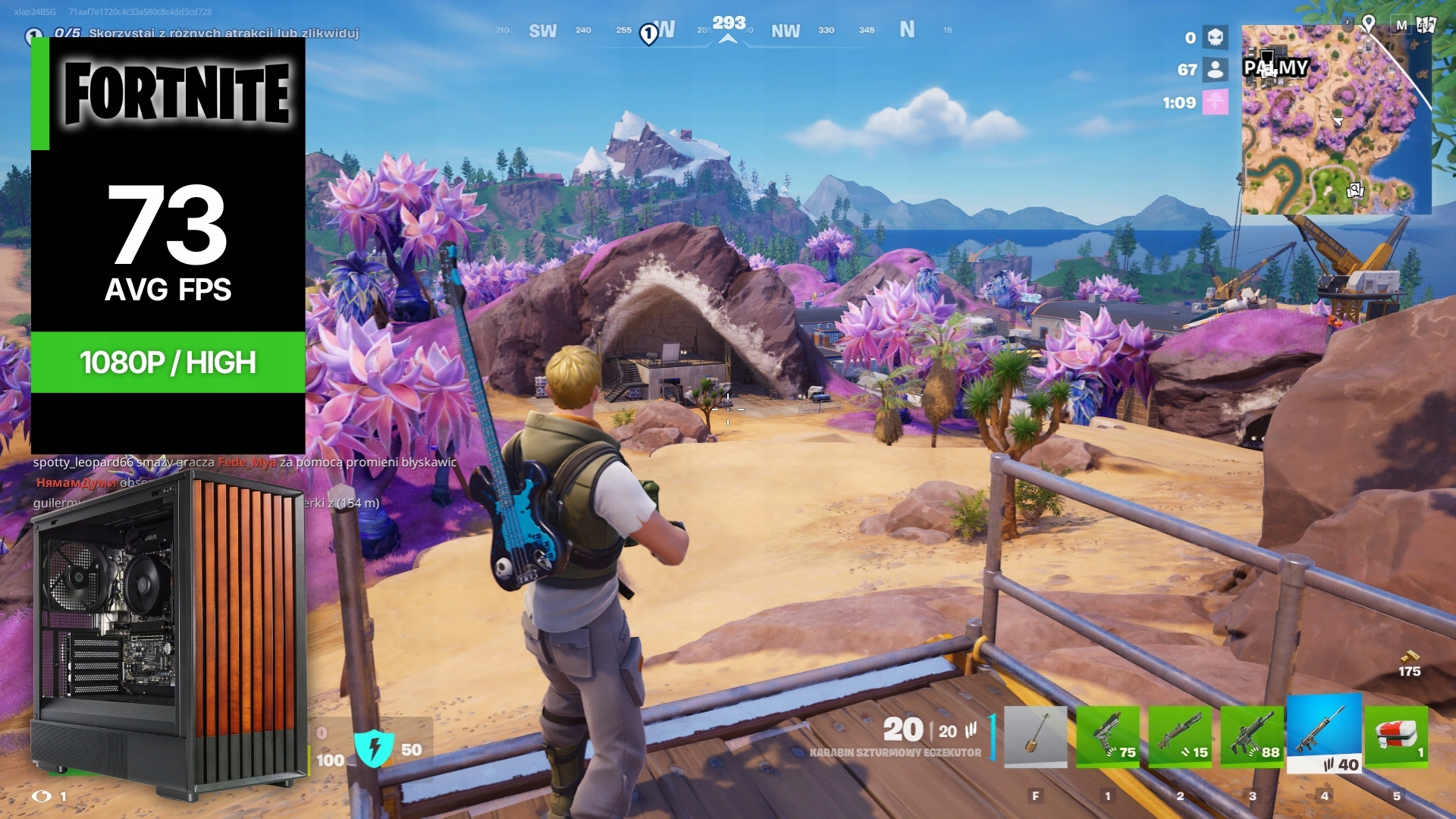Click the gold bars currency icon
This screenshot has width=1456, height=819.
point(1409,656)
